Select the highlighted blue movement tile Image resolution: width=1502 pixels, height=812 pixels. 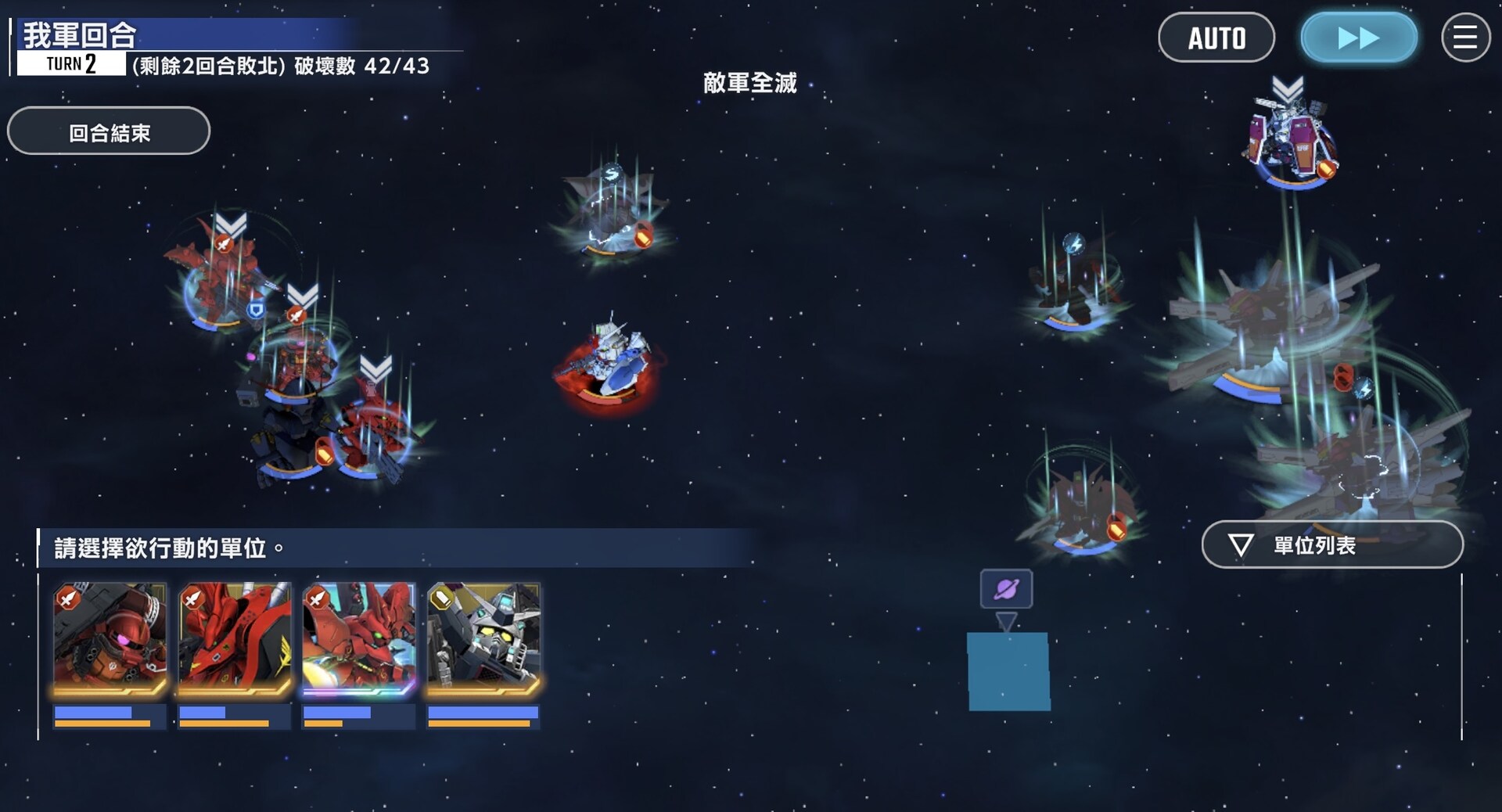tap(1009, 673)
